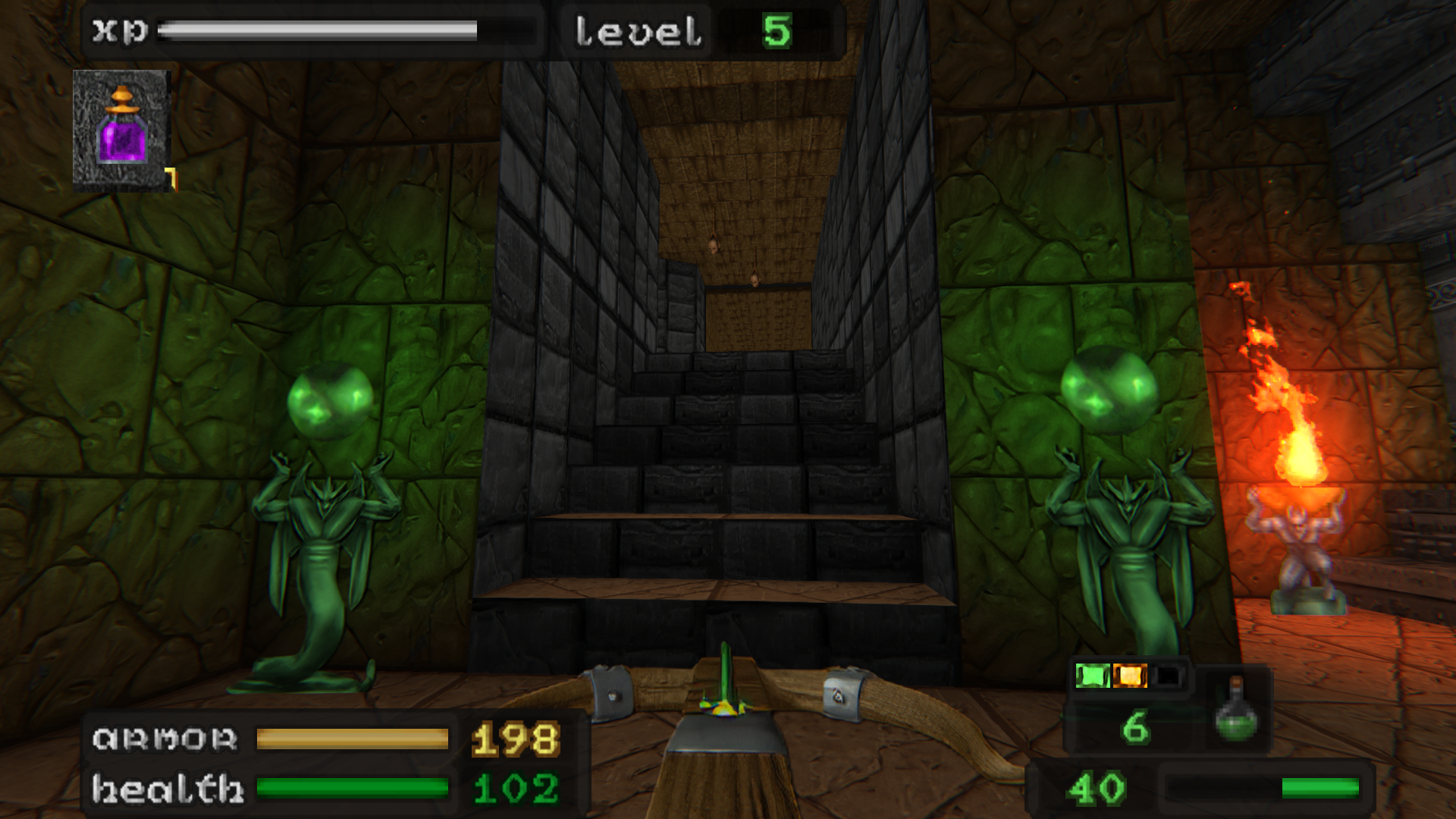Click the armor label

point(163,736)
